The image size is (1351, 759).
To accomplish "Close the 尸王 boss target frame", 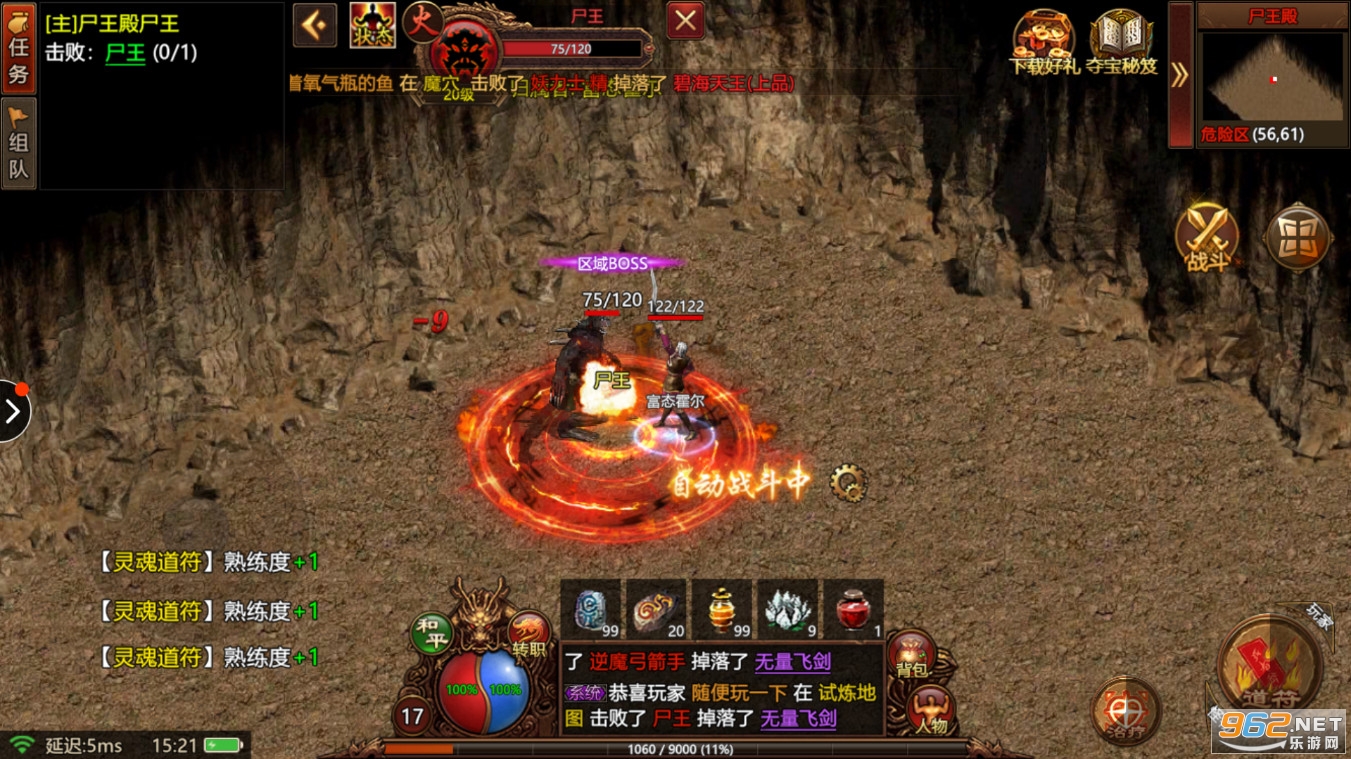I will pos(685,21).
